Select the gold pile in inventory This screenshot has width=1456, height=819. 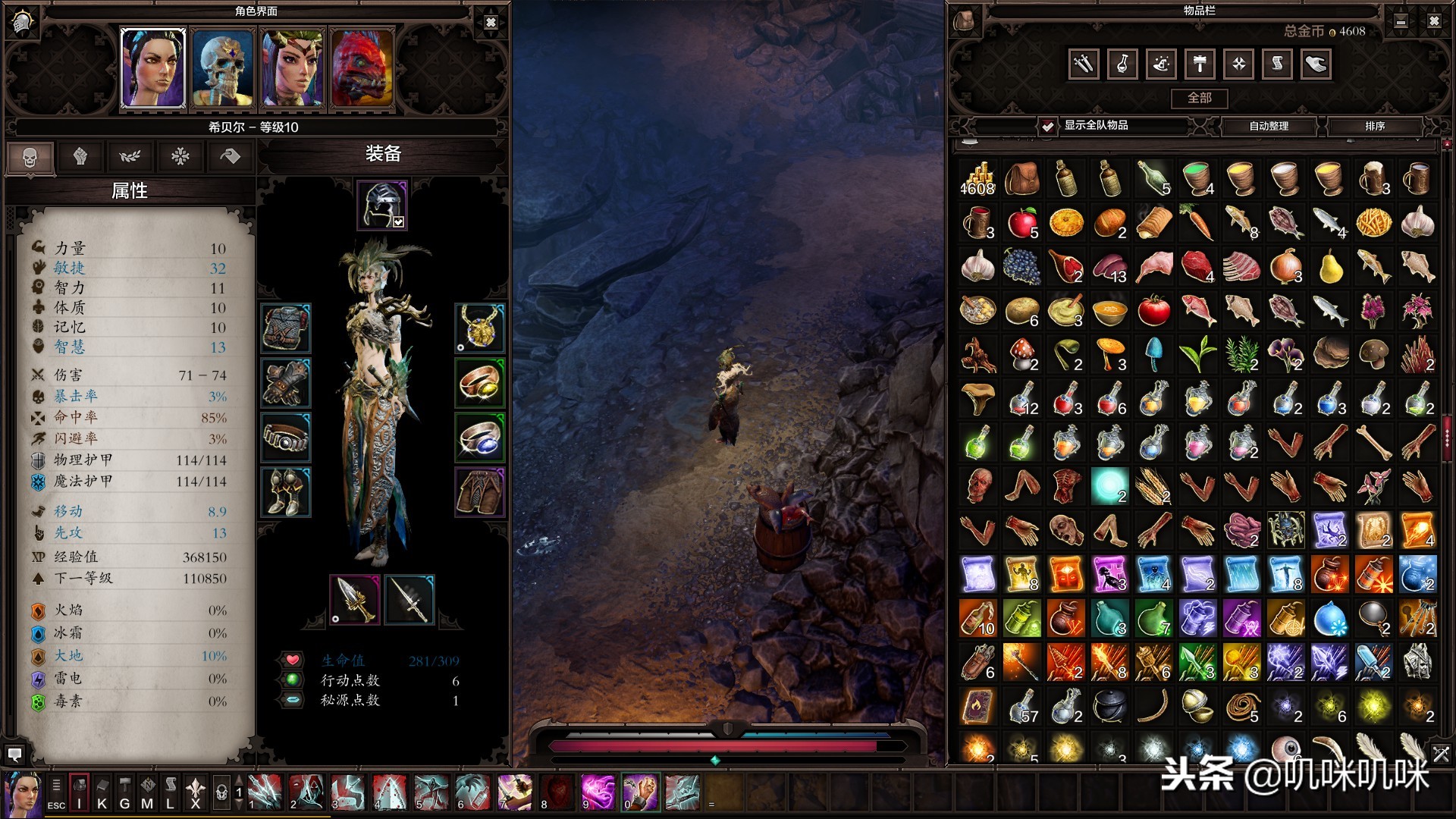977,180
